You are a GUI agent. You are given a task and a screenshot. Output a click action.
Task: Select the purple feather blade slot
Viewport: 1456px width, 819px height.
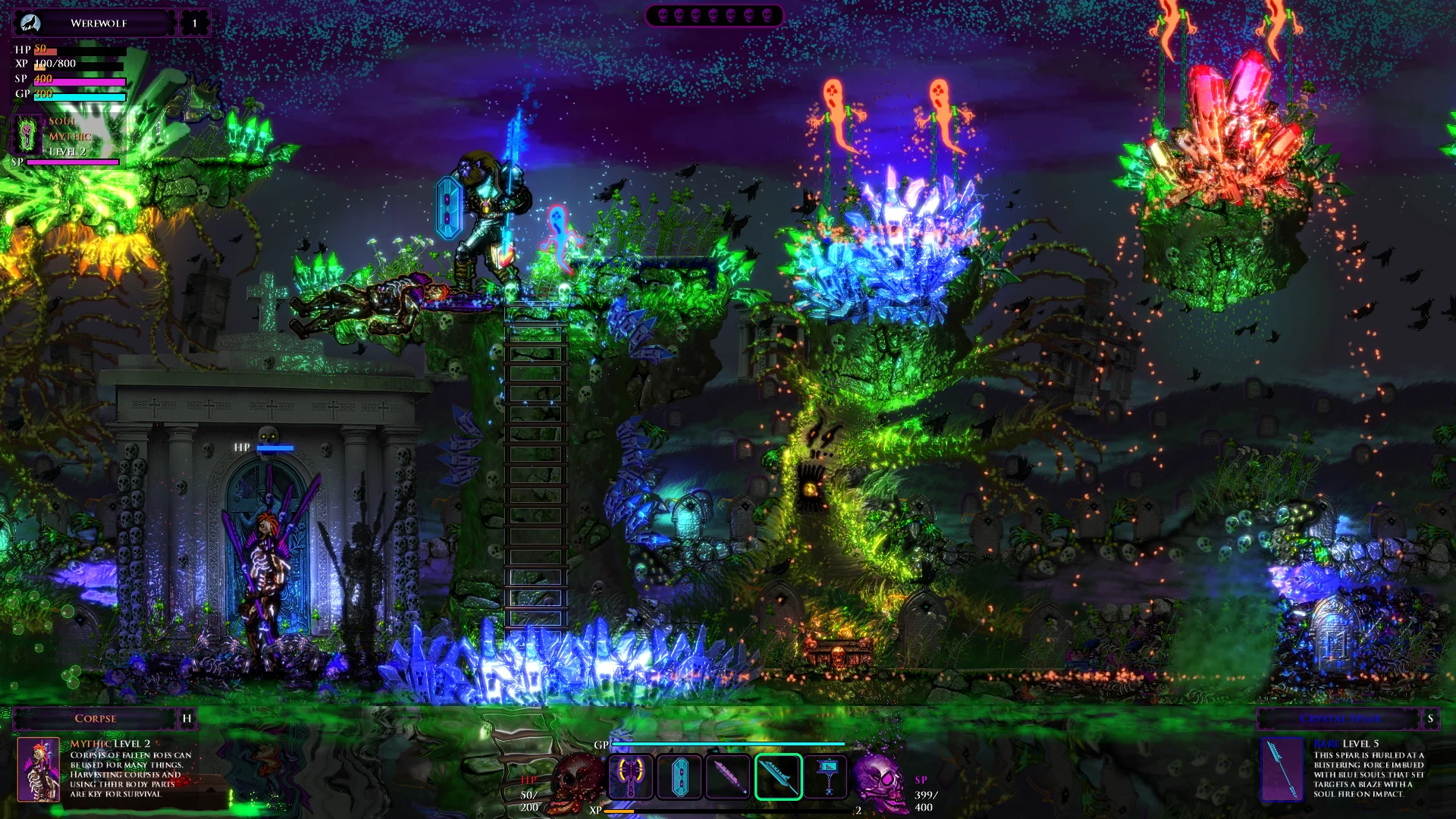coord(728,777)
